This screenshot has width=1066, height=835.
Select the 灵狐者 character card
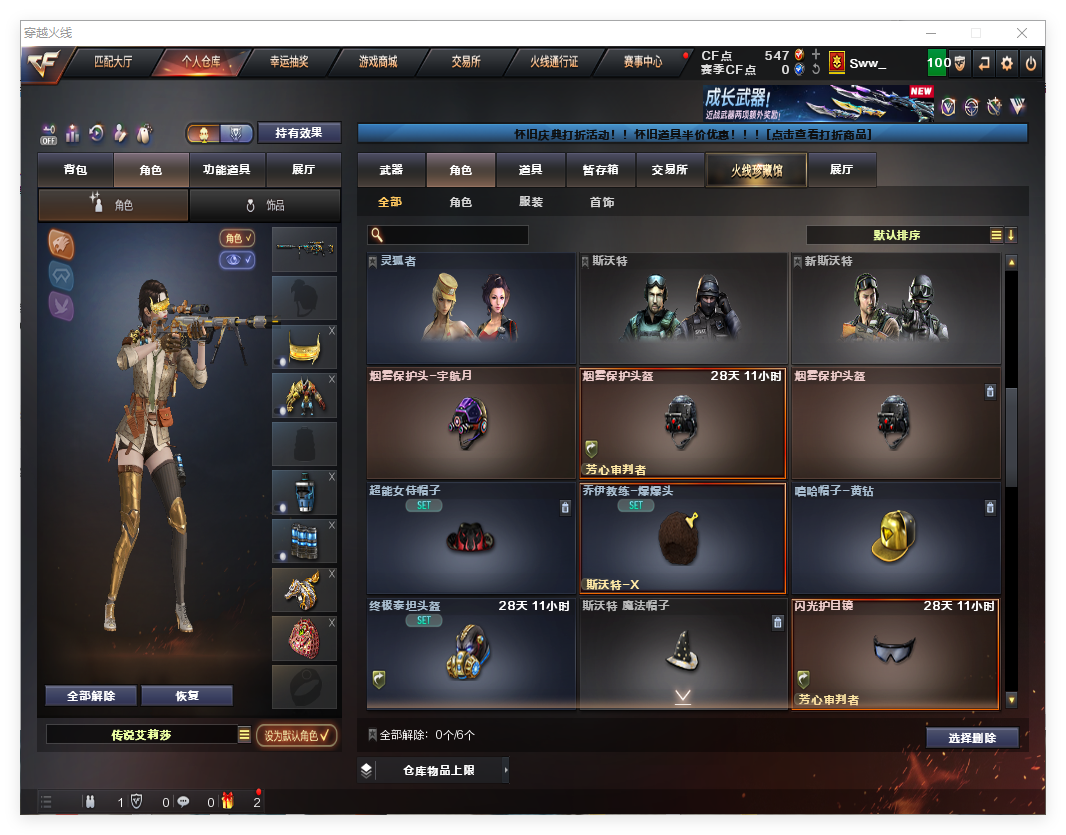coord(470,308)
